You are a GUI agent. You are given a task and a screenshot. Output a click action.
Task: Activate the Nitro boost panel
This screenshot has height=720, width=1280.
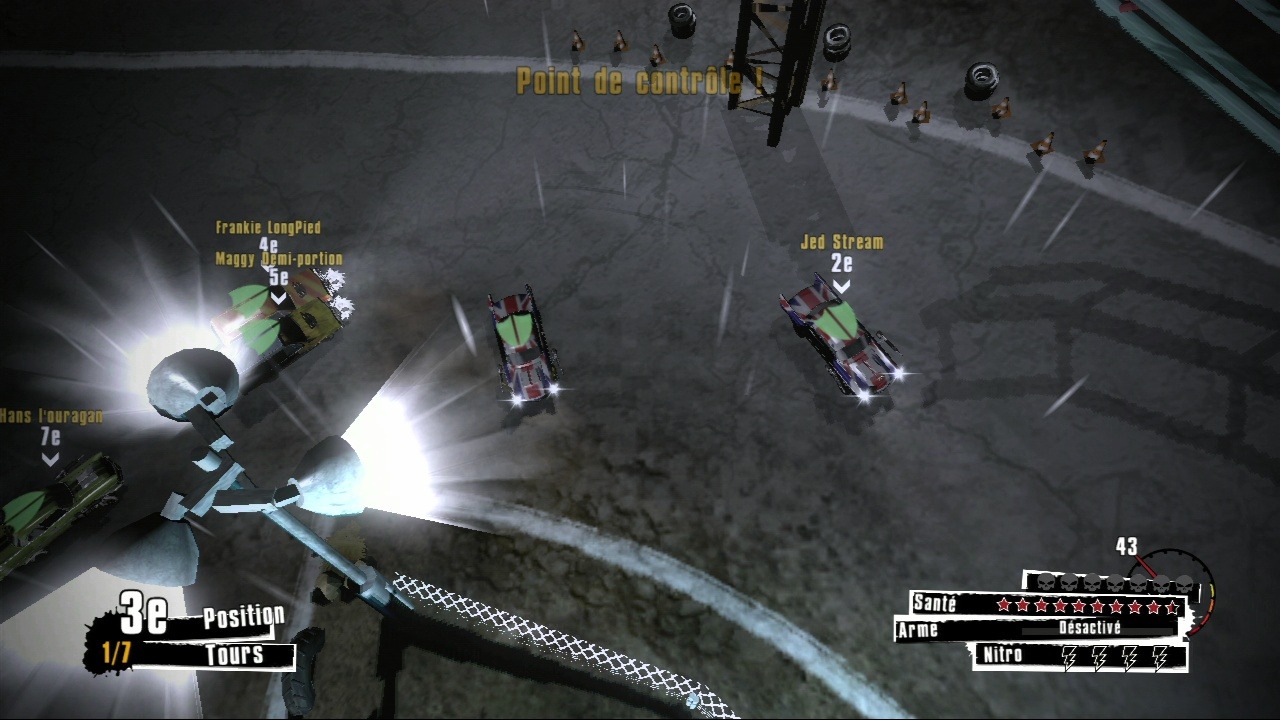[x=1080, y=656]
